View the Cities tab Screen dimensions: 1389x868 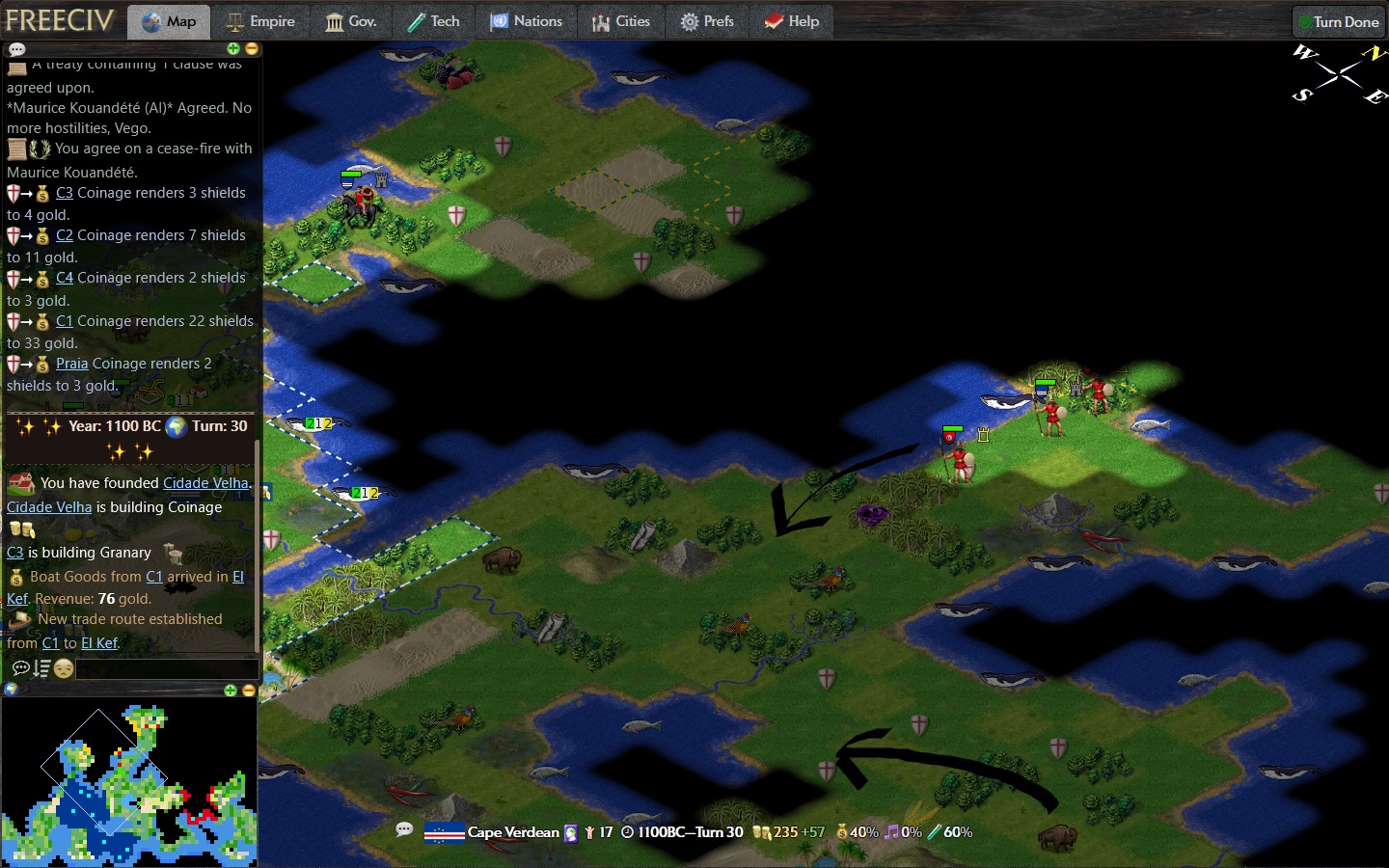(x=621, y=21)
